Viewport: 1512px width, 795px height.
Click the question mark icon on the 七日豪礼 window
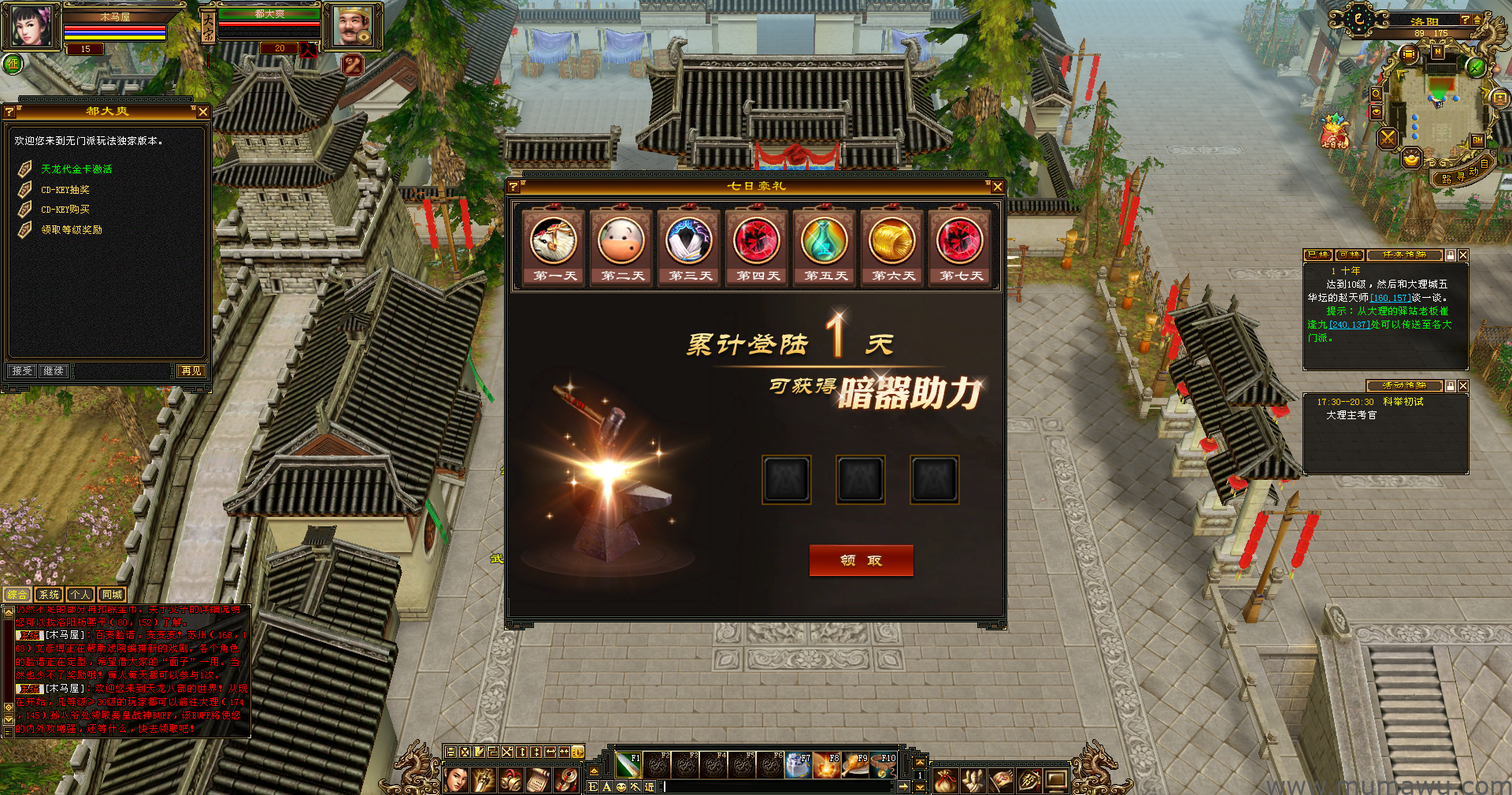point(513,187)
